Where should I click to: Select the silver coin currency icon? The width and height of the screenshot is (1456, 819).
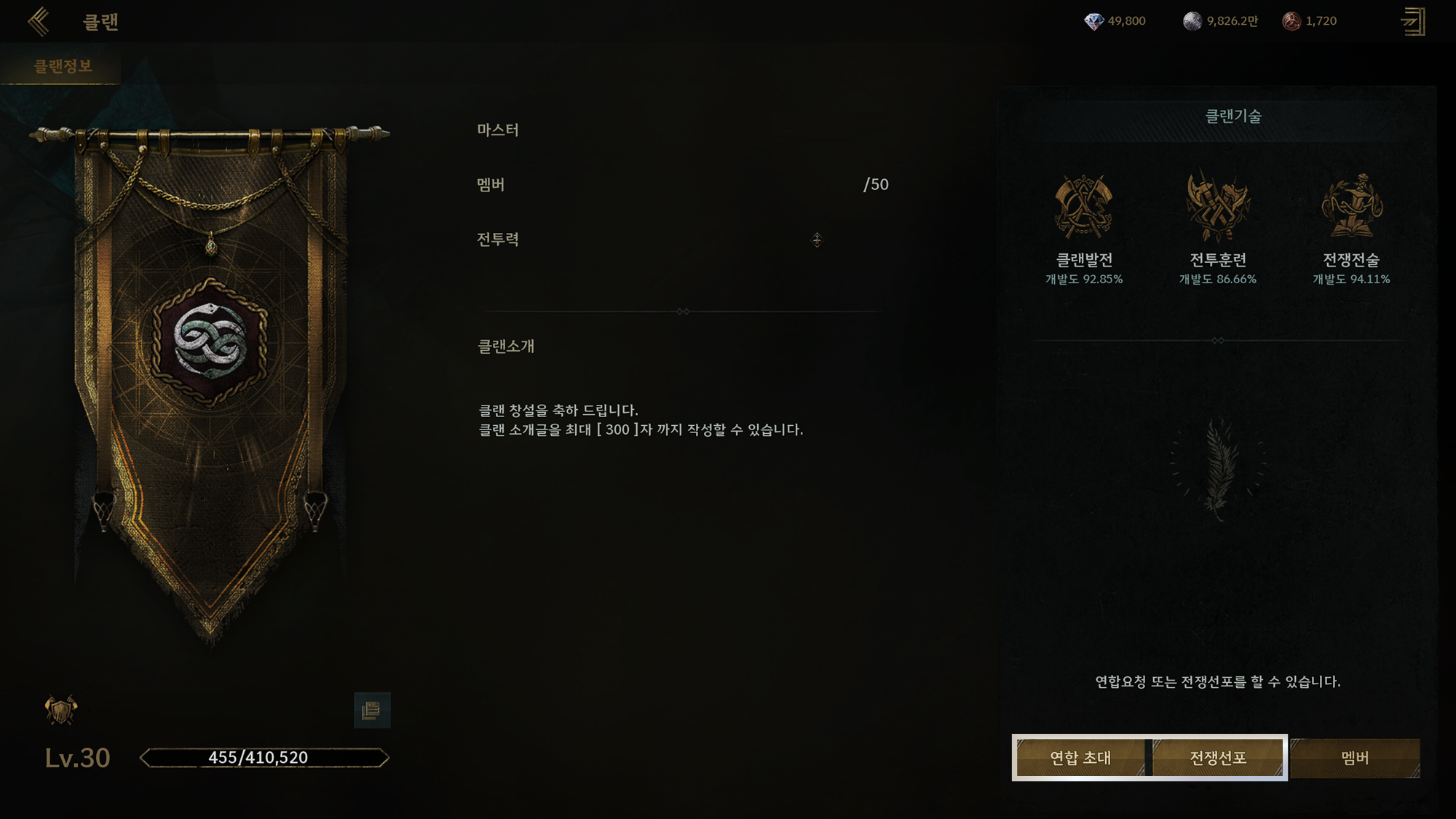1192,21
